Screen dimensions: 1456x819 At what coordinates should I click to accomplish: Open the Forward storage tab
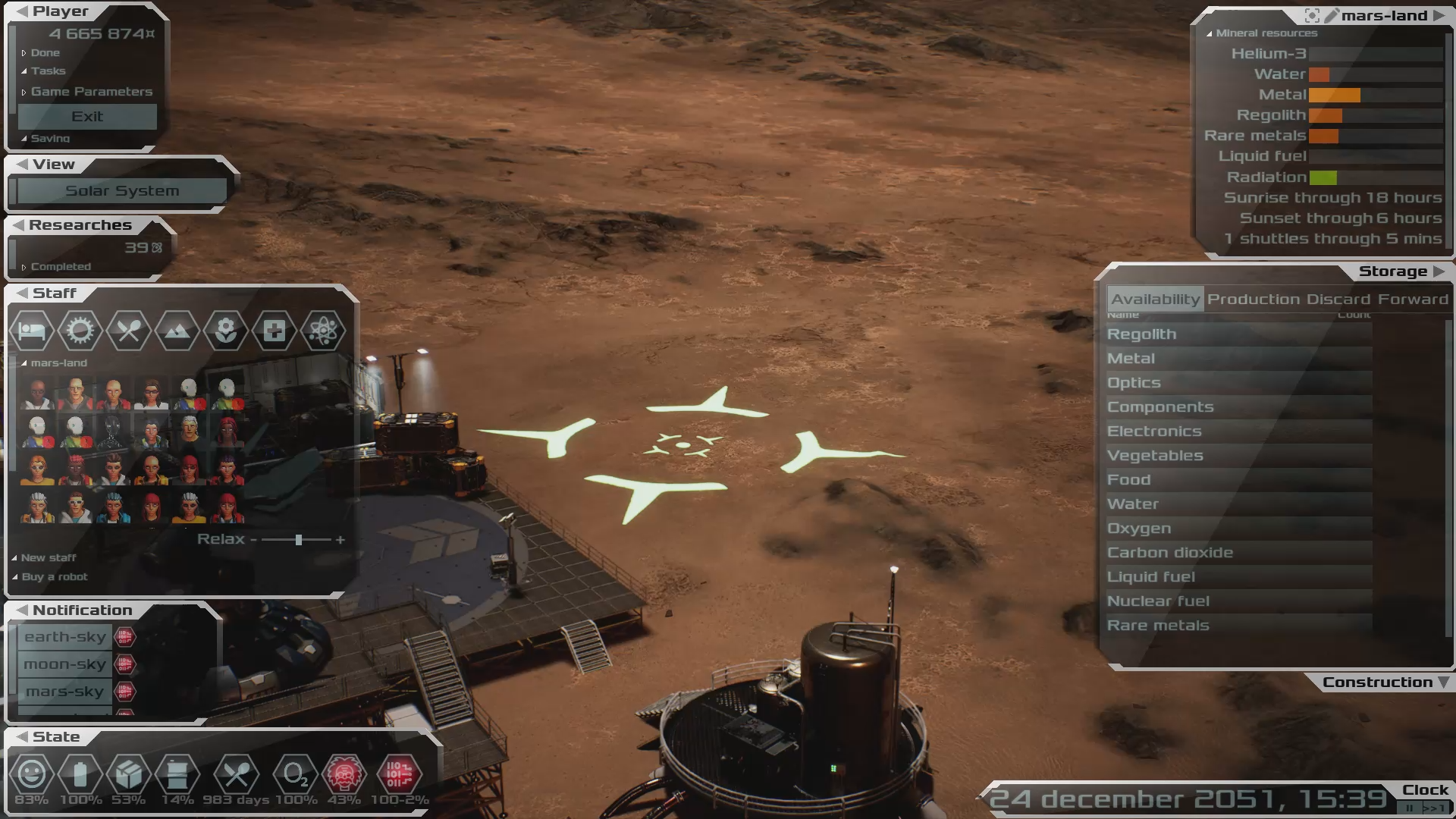click(1413, 300)
